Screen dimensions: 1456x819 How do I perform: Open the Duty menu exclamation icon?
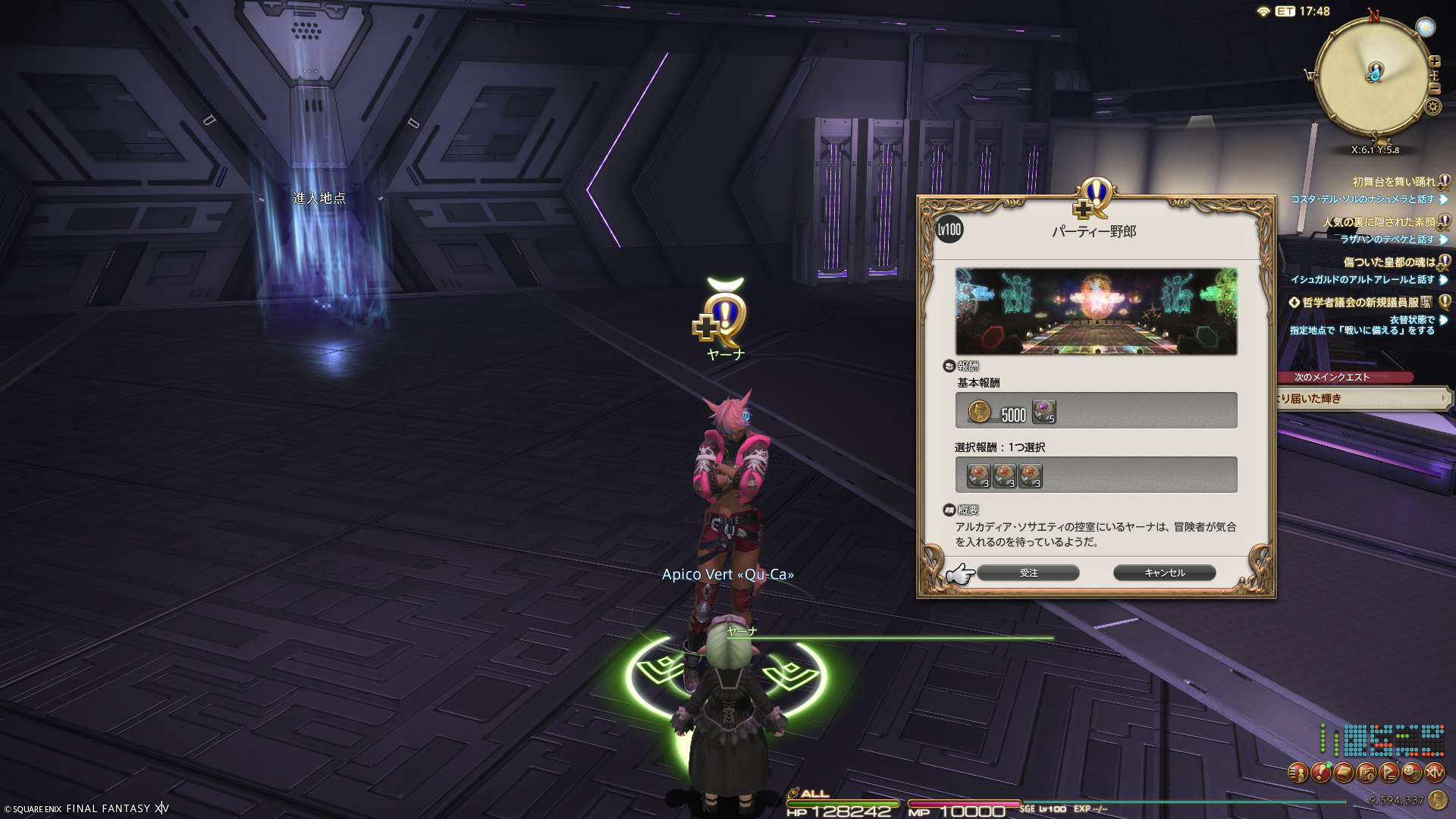click(1320, 773)
